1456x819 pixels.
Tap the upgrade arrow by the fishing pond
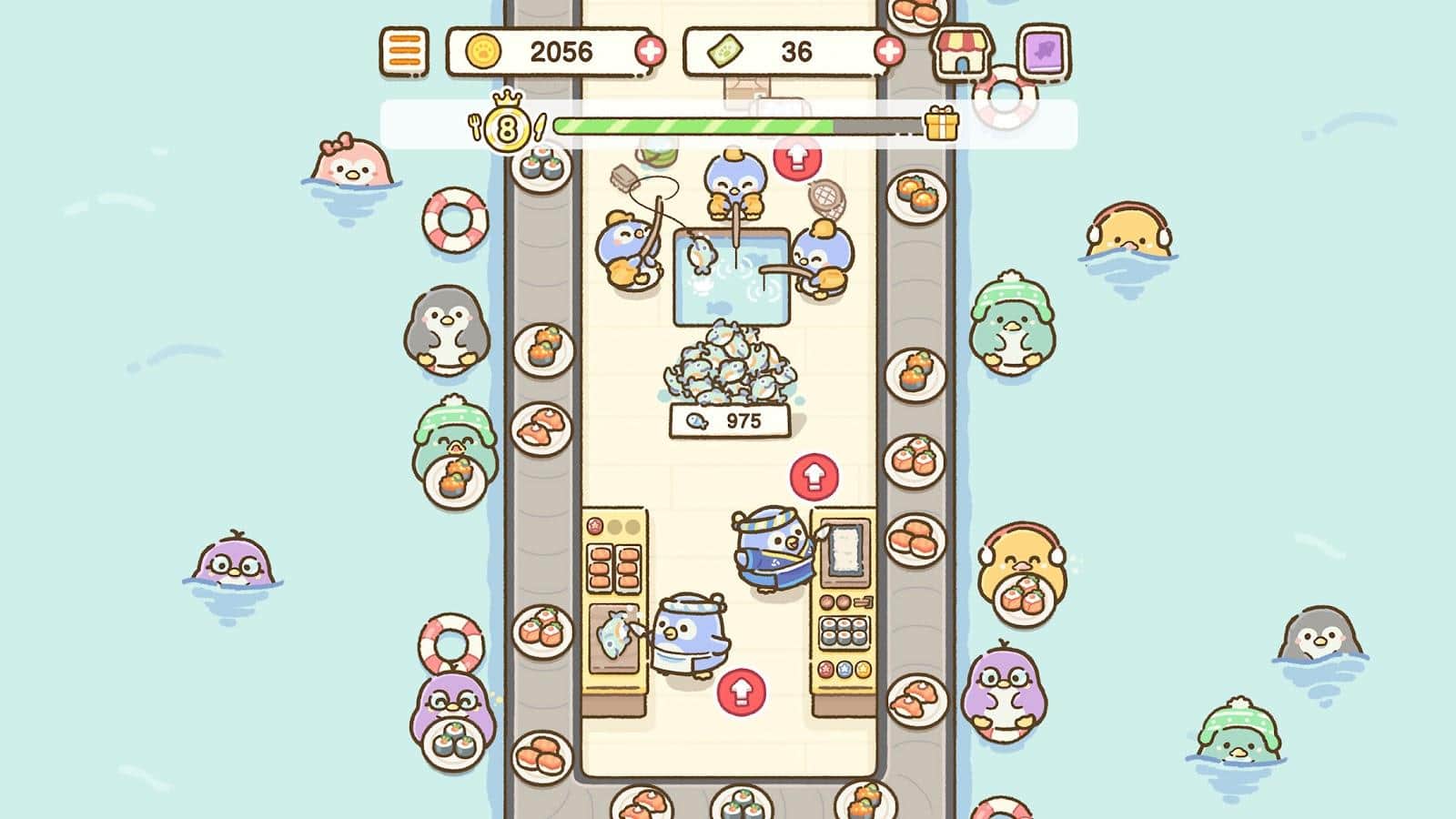[797, 157]
